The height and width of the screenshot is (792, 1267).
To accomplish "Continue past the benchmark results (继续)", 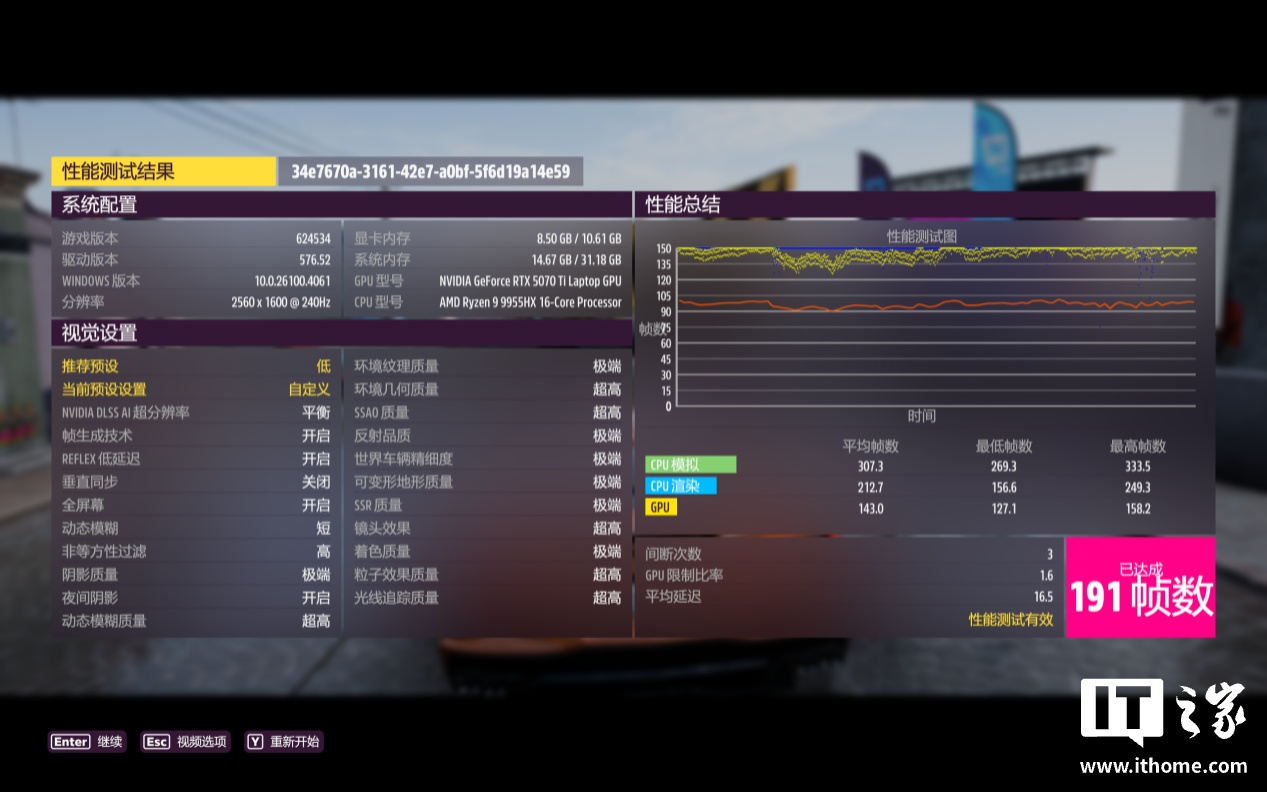I will (88, 742).
